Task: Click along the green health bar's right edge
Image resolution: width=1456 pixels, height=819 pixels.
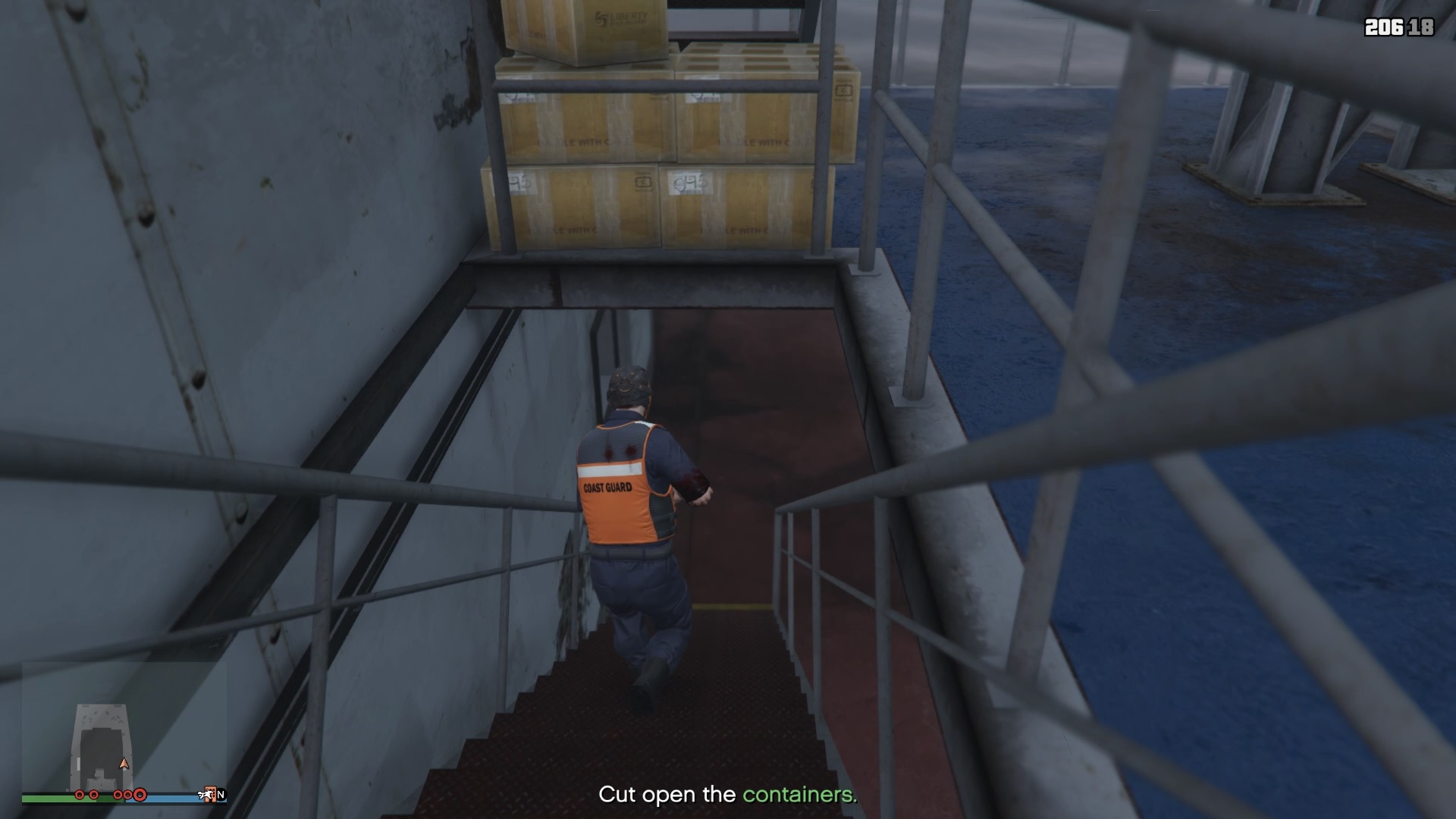Action: 123,799
